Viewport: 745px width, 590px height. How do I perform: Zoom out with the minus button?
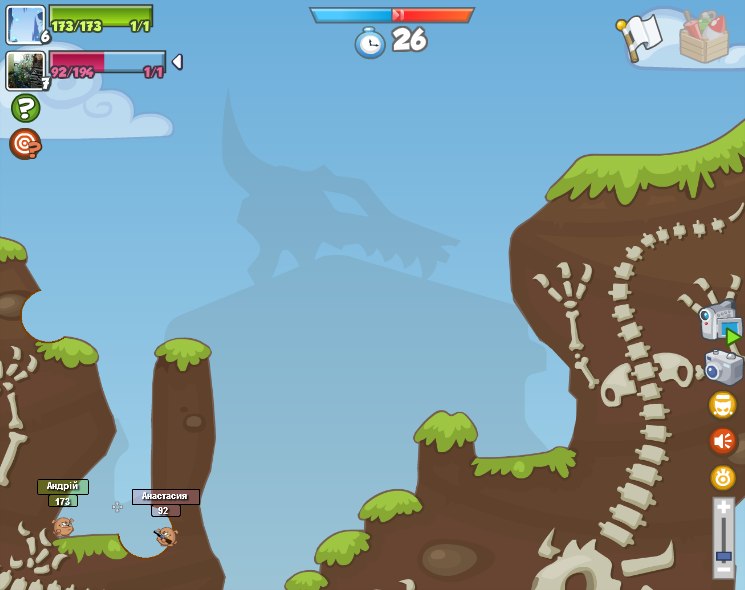[x=723, y=571]
